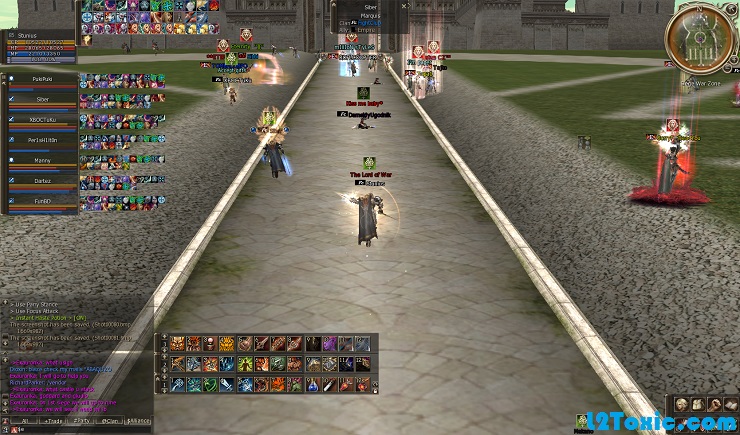Open the @Clan chat tab
Screen dimensions: 740x435
point(109,422)
